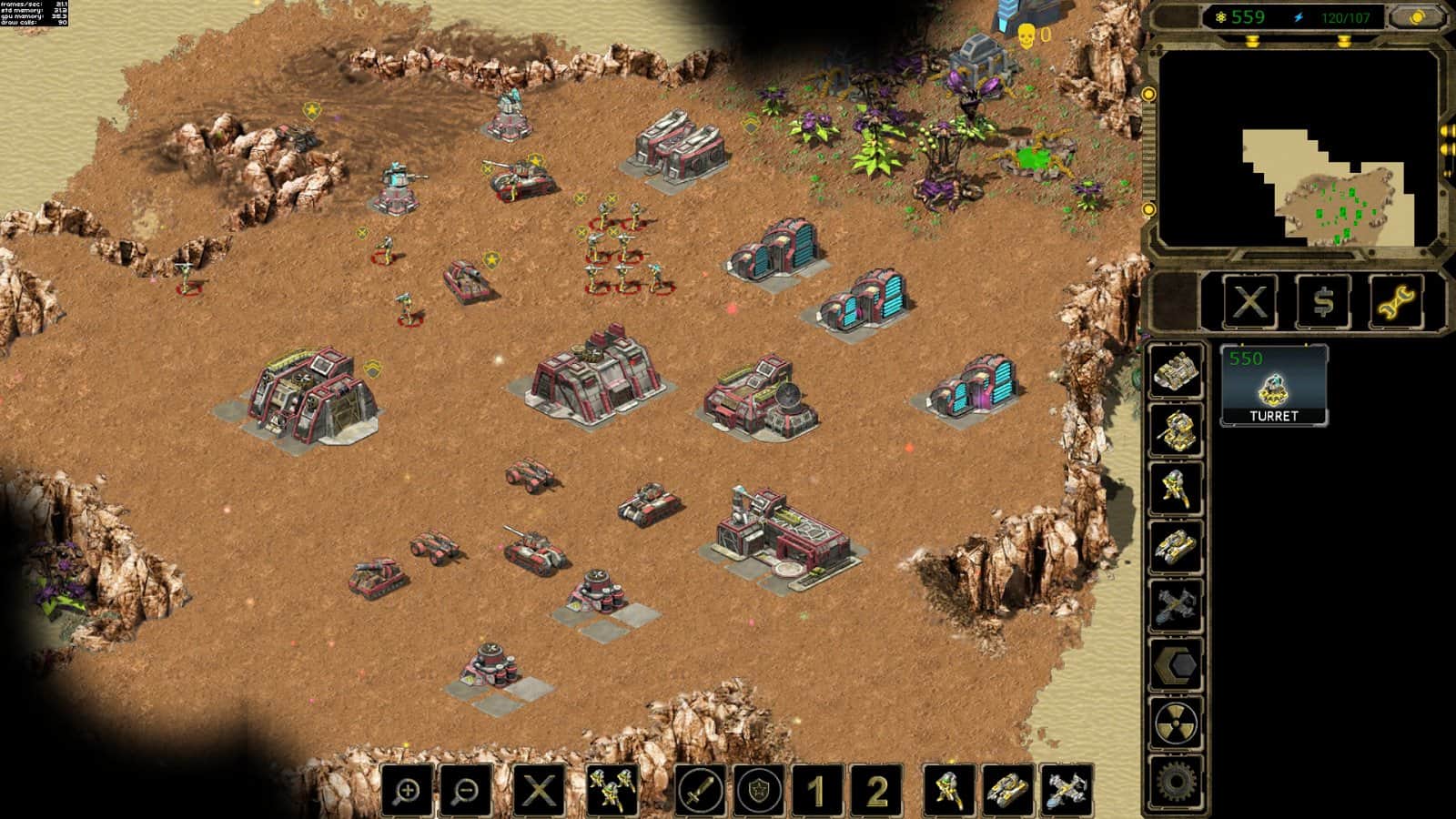Activate the dollar sign sell button
Viewport: 1456px width, 819px height.
point(1323,301)
